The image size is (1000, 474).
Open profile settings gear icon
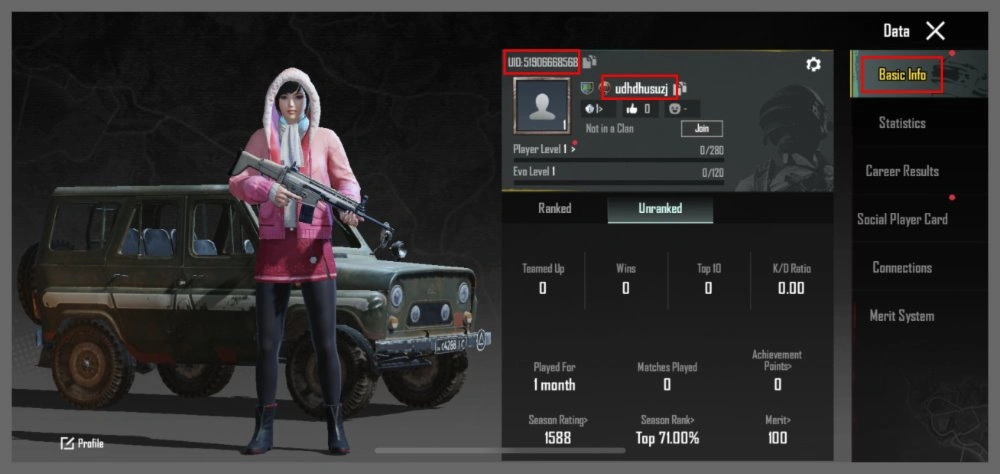click(x=813, y=64)
